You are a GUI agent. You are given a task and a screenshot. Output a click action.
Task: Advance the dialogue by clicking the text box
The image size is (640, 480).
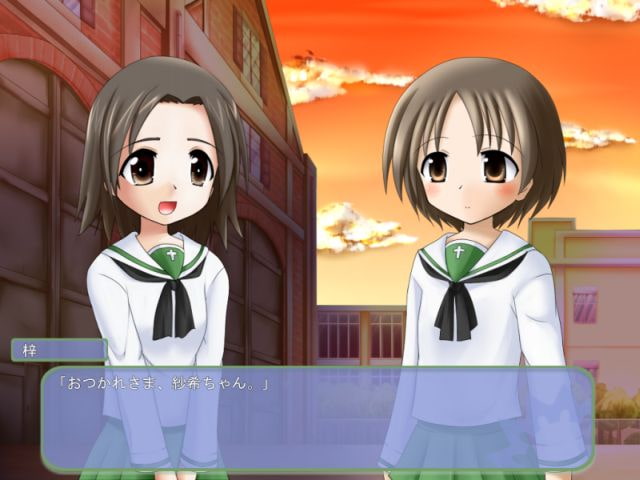(318, 418)
